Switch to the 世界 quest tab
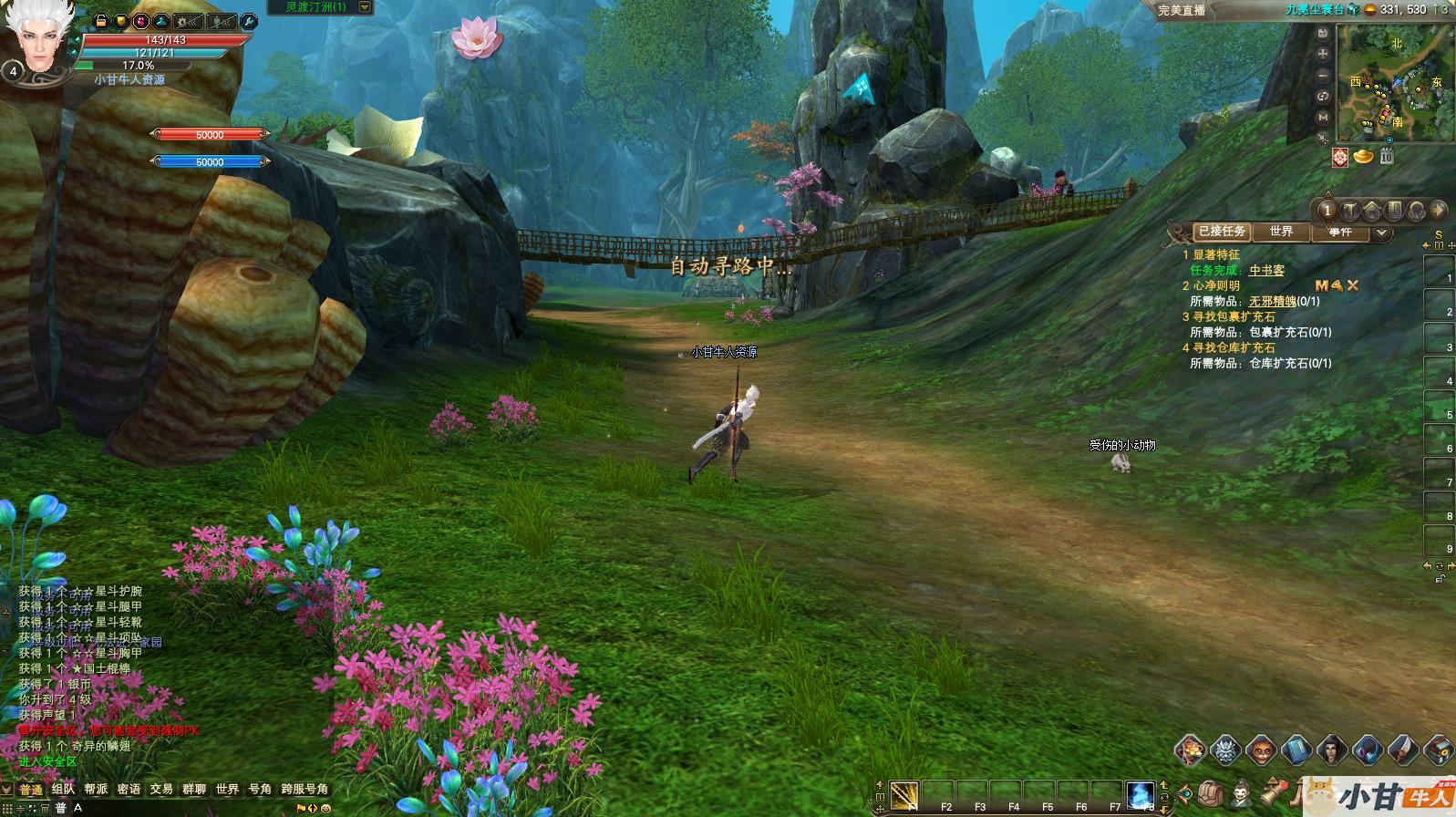 point(1281,232)
